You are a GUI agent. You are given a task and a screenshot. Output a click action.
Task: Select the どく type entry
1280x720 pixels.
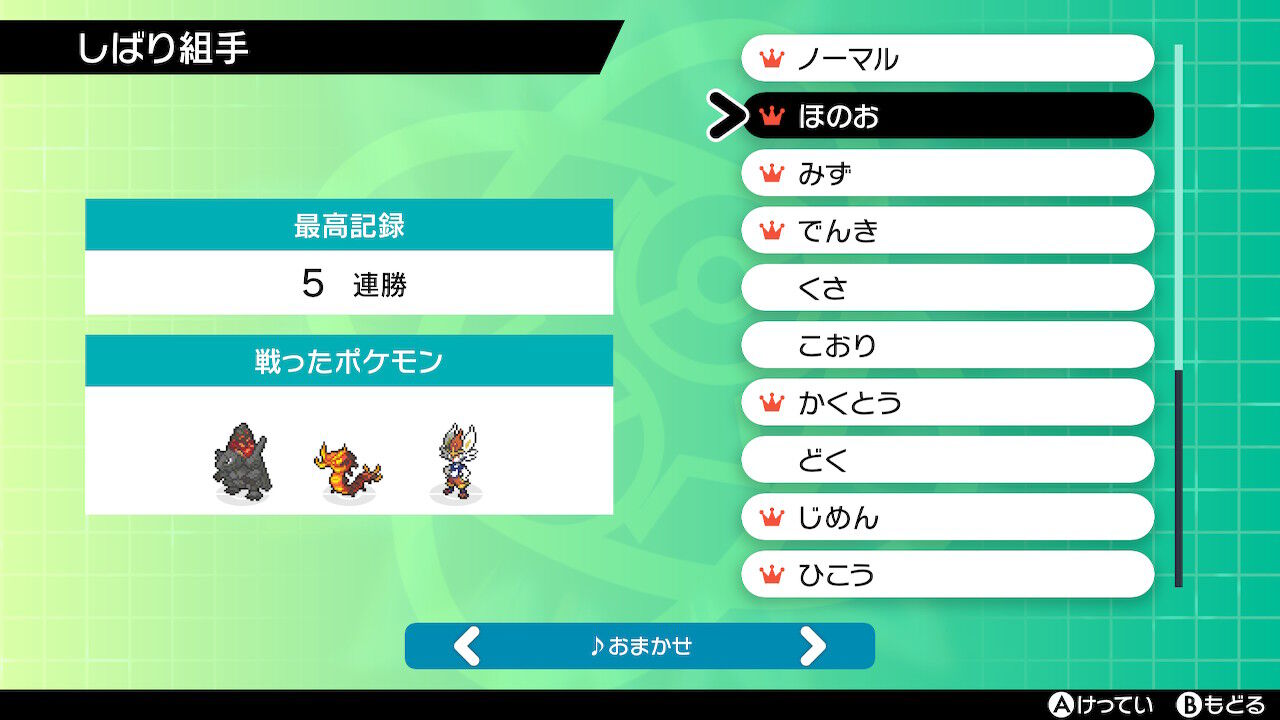[947, 459]
